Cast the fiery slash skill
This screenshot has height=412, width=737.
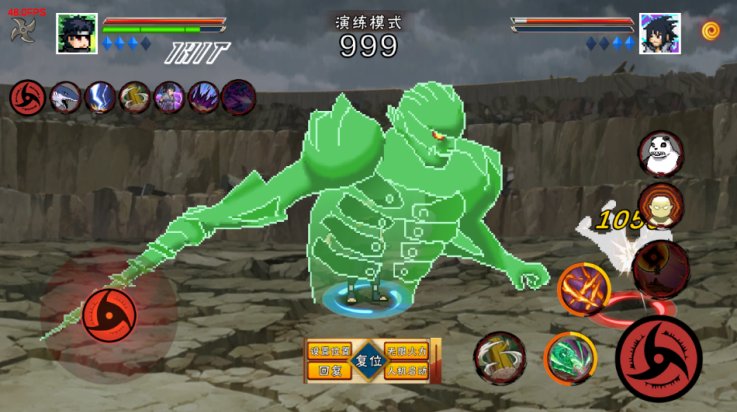pos(584,290)
